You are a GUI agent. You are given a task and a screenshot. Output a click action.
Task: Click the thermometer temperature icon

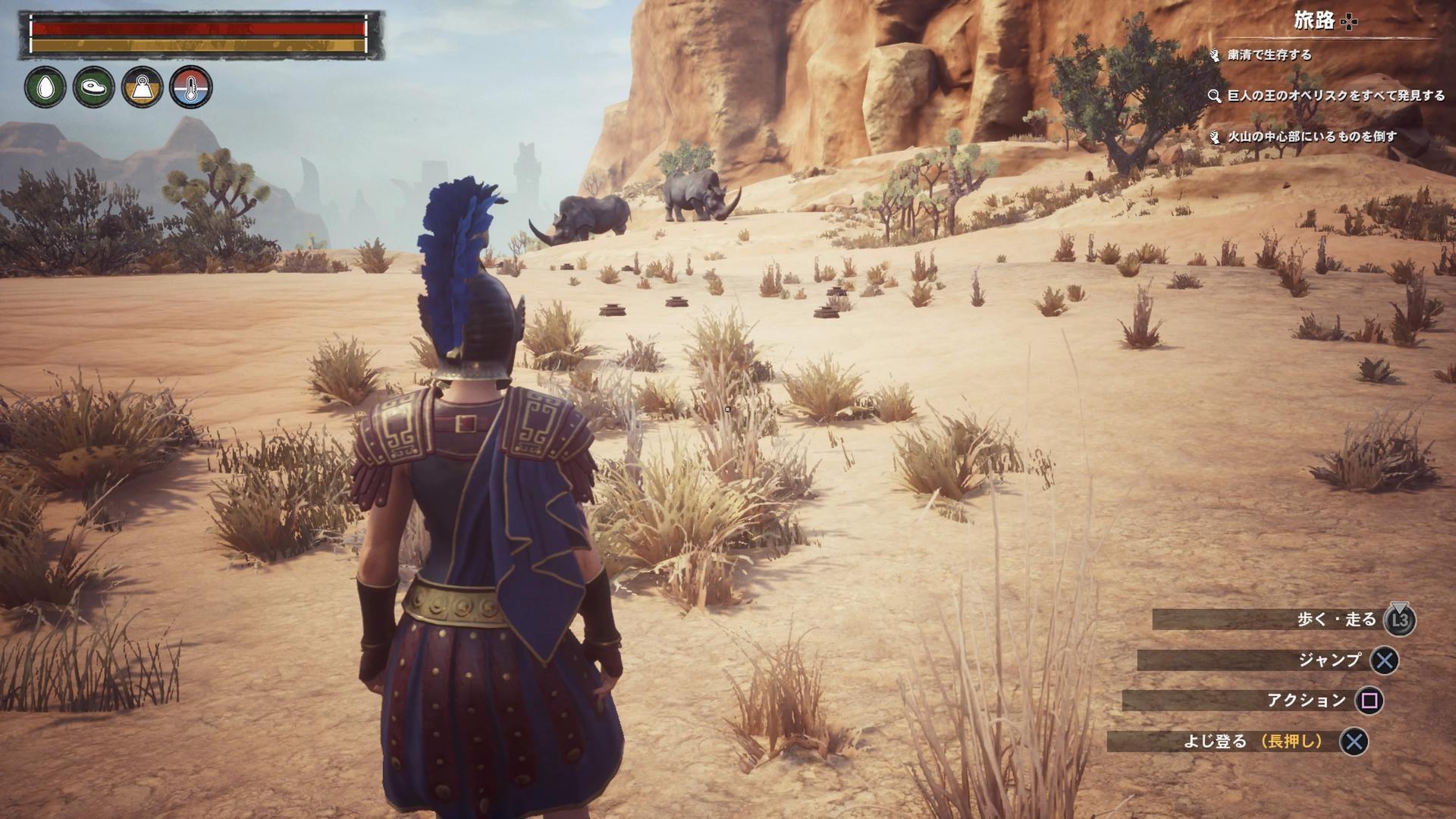[x=190, y=87]
